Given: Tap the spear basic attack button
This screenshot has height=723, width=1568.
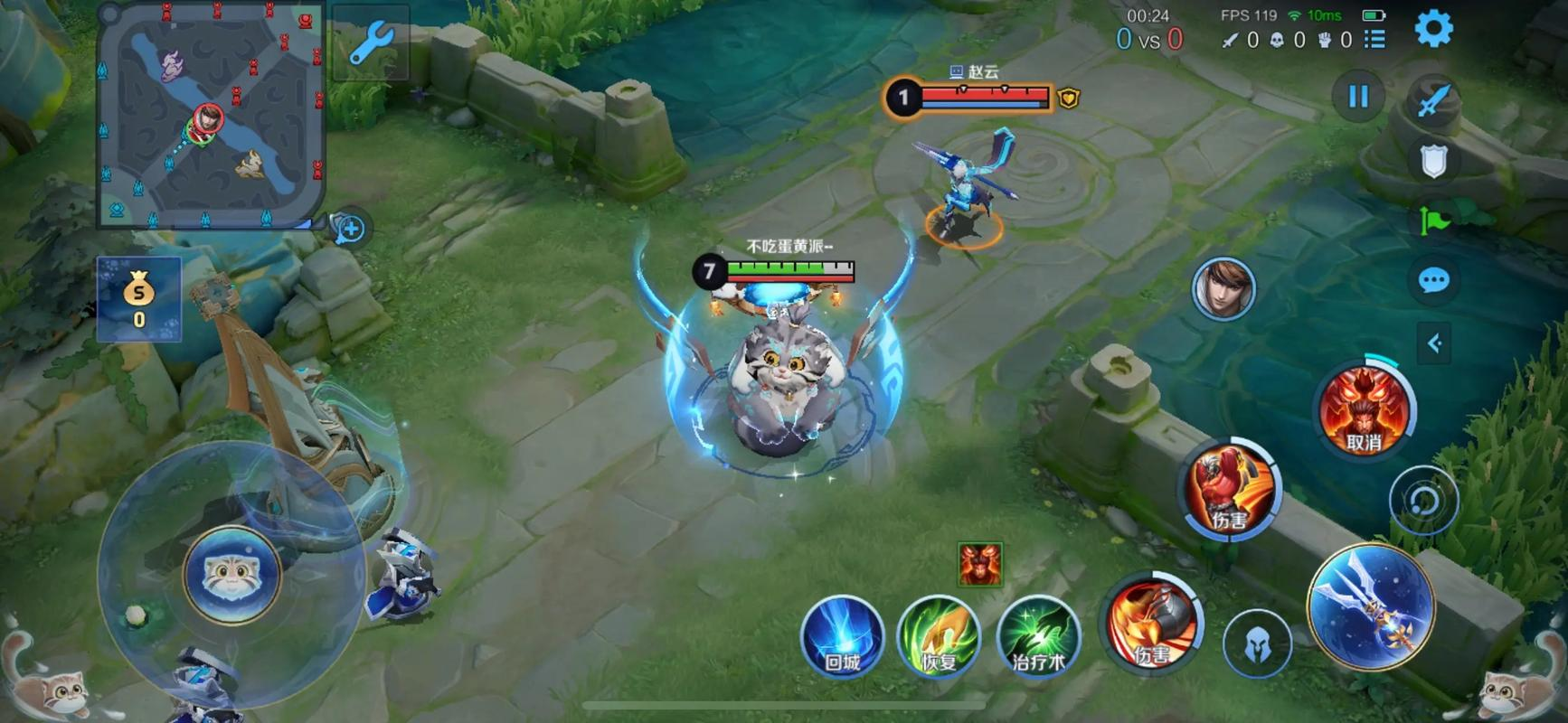Looking at the screenshot, I should pos(1370,606).
